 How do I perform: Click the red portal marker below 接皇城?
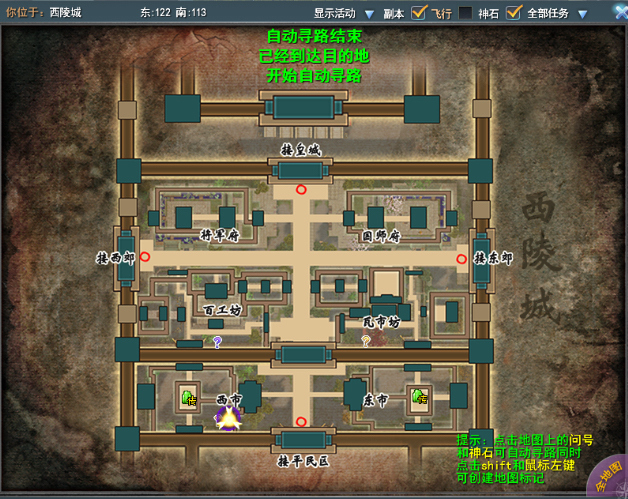click(x=301, y=188)
